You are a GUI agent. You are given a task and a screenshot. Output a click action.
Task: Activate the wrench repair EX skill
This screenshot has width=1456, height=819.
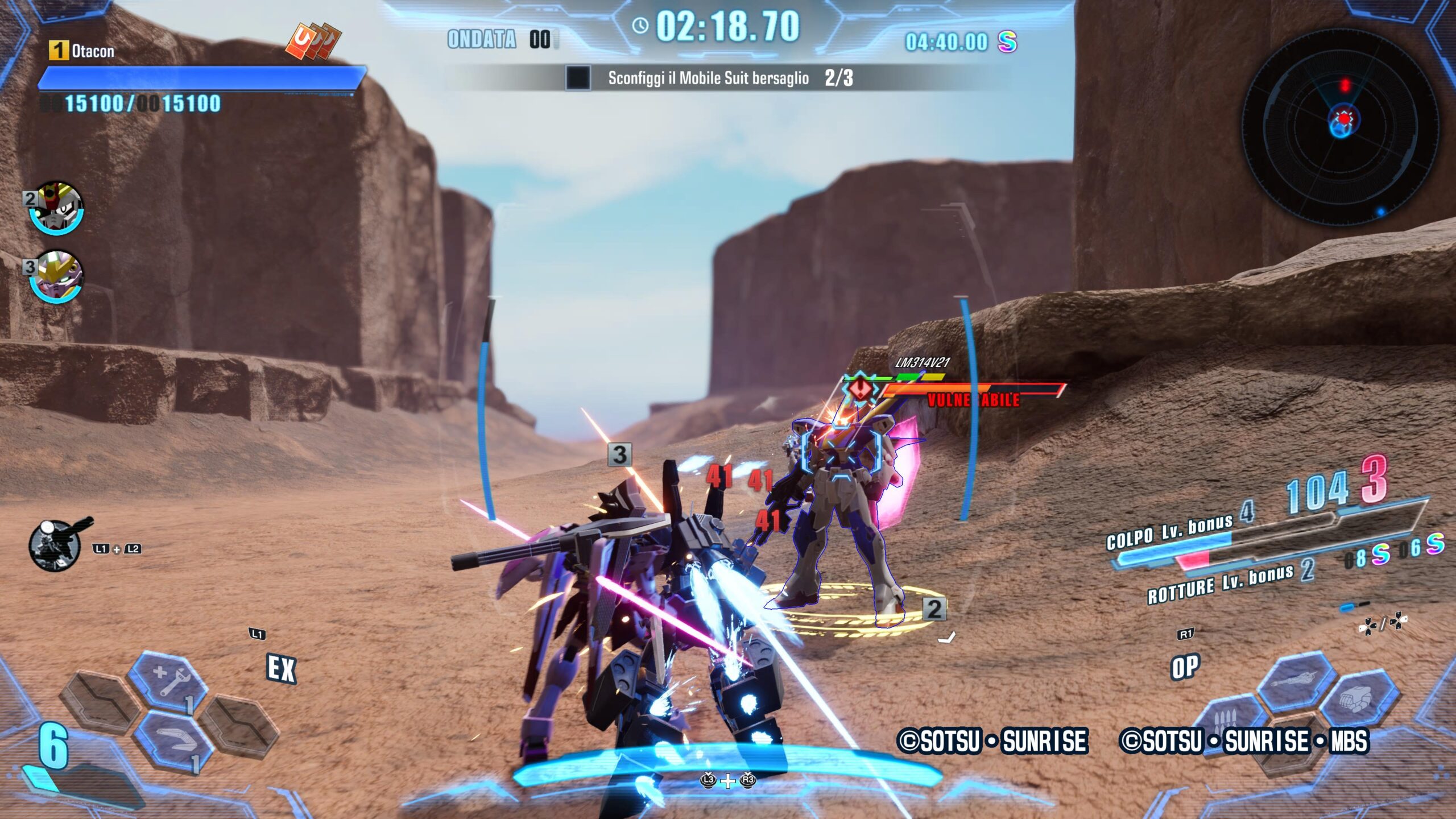point(168,681)
